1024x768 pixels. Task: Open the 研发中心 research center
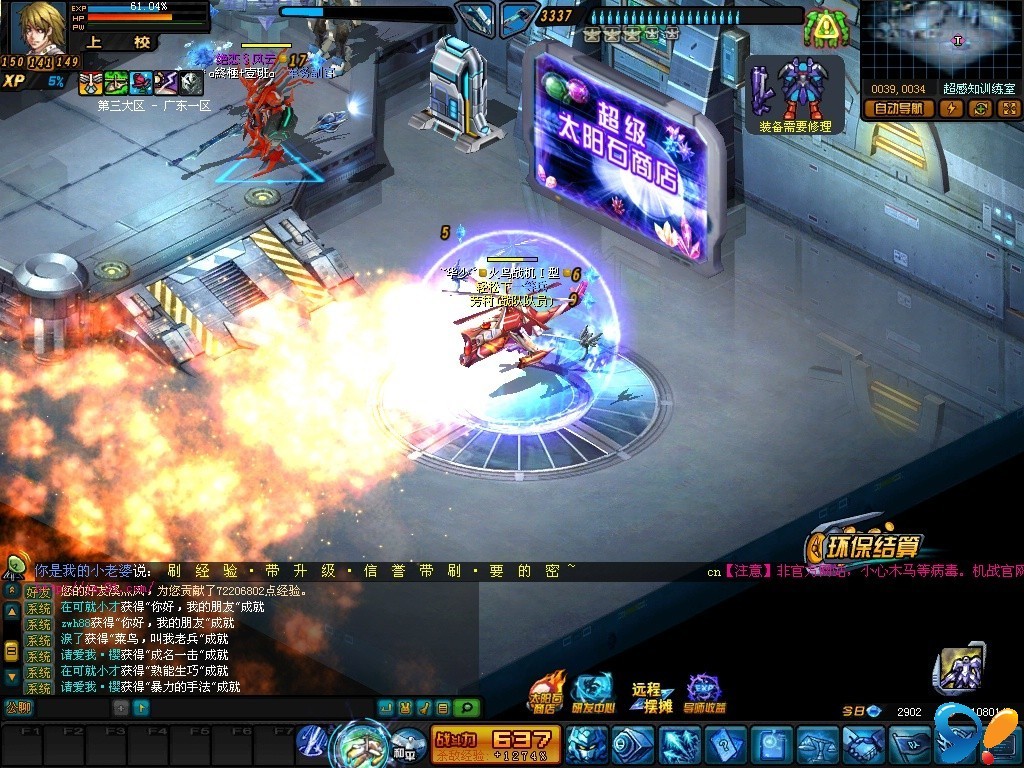click(592, 694)
